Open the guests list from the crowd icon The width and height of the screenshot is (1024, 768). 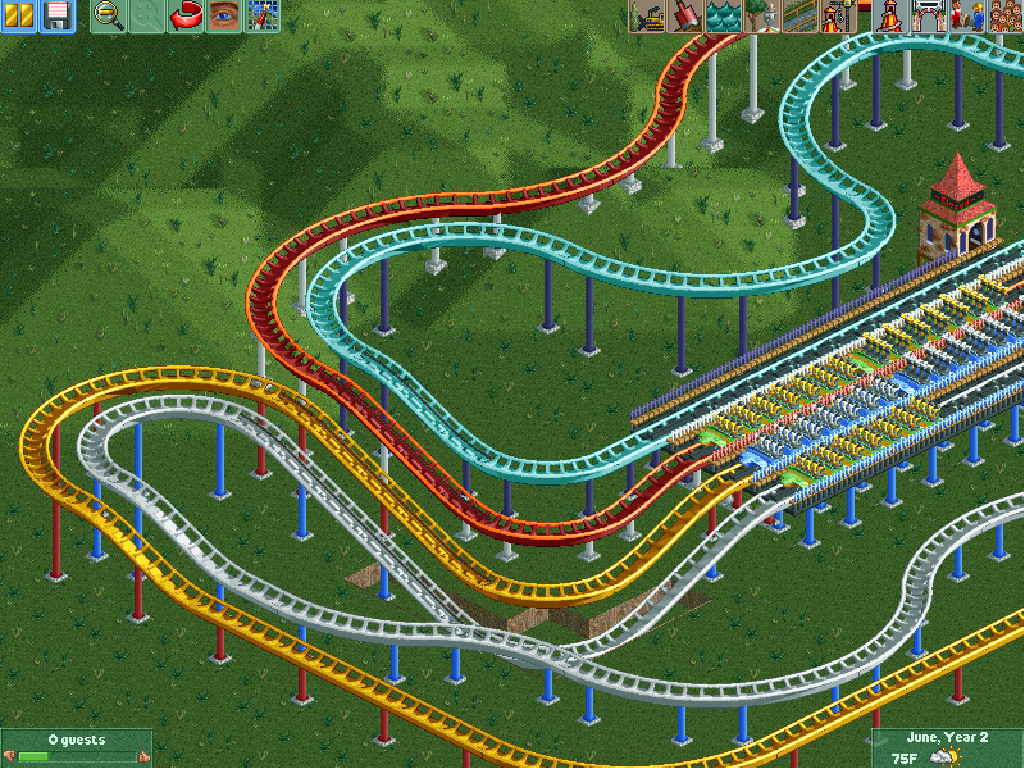pos(1004,16)
